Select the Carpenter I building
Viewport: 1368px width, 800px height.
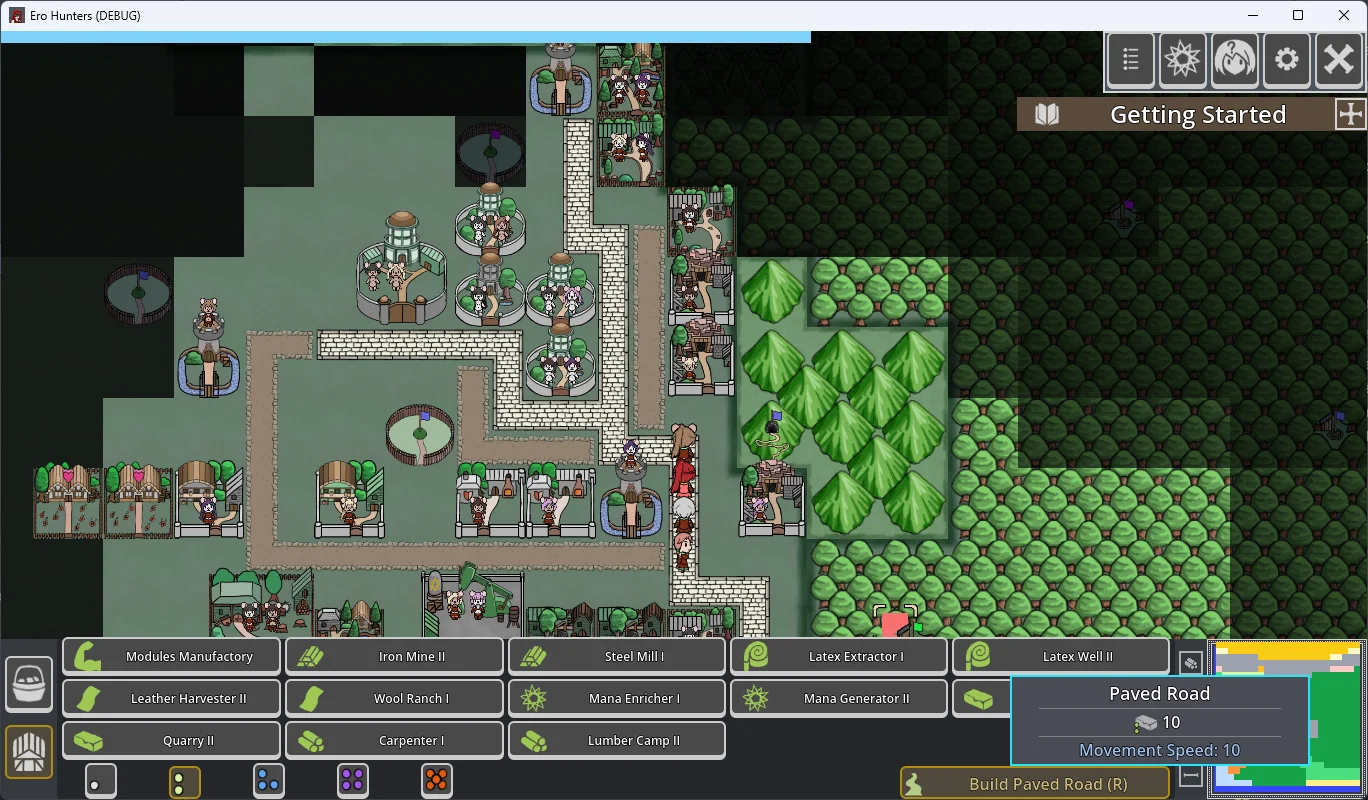(395, 741)
